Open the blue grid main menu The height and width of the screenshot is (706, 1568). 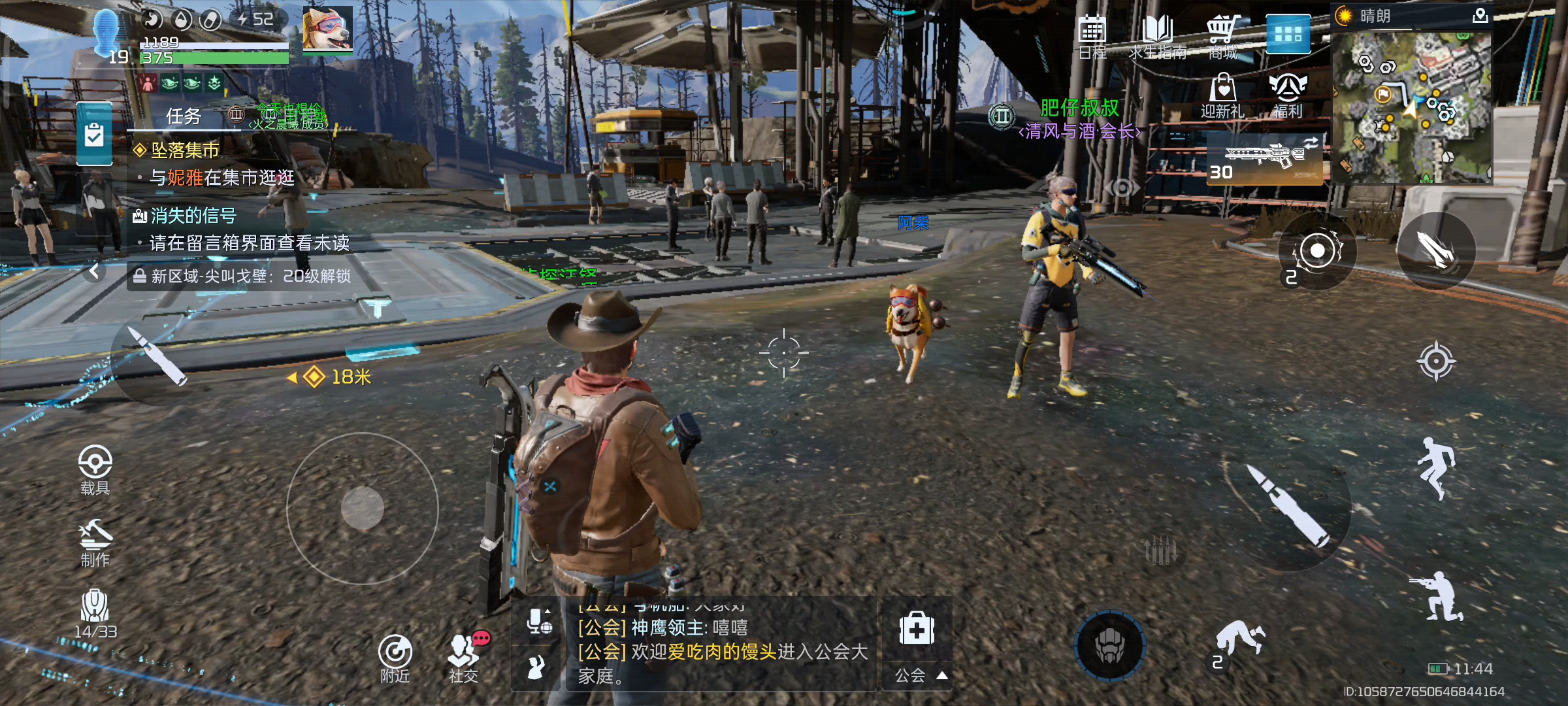(1288, 34)
